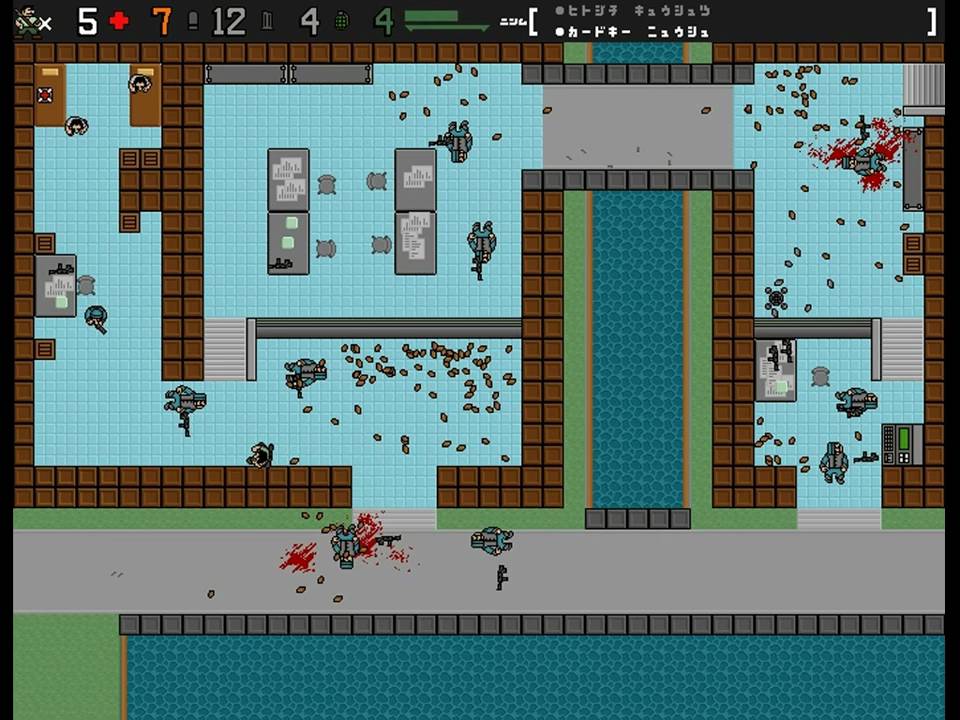The height and width of the screenshot is (720, 960).
Task: Choose the grenade icon
Action: point(341,21)
